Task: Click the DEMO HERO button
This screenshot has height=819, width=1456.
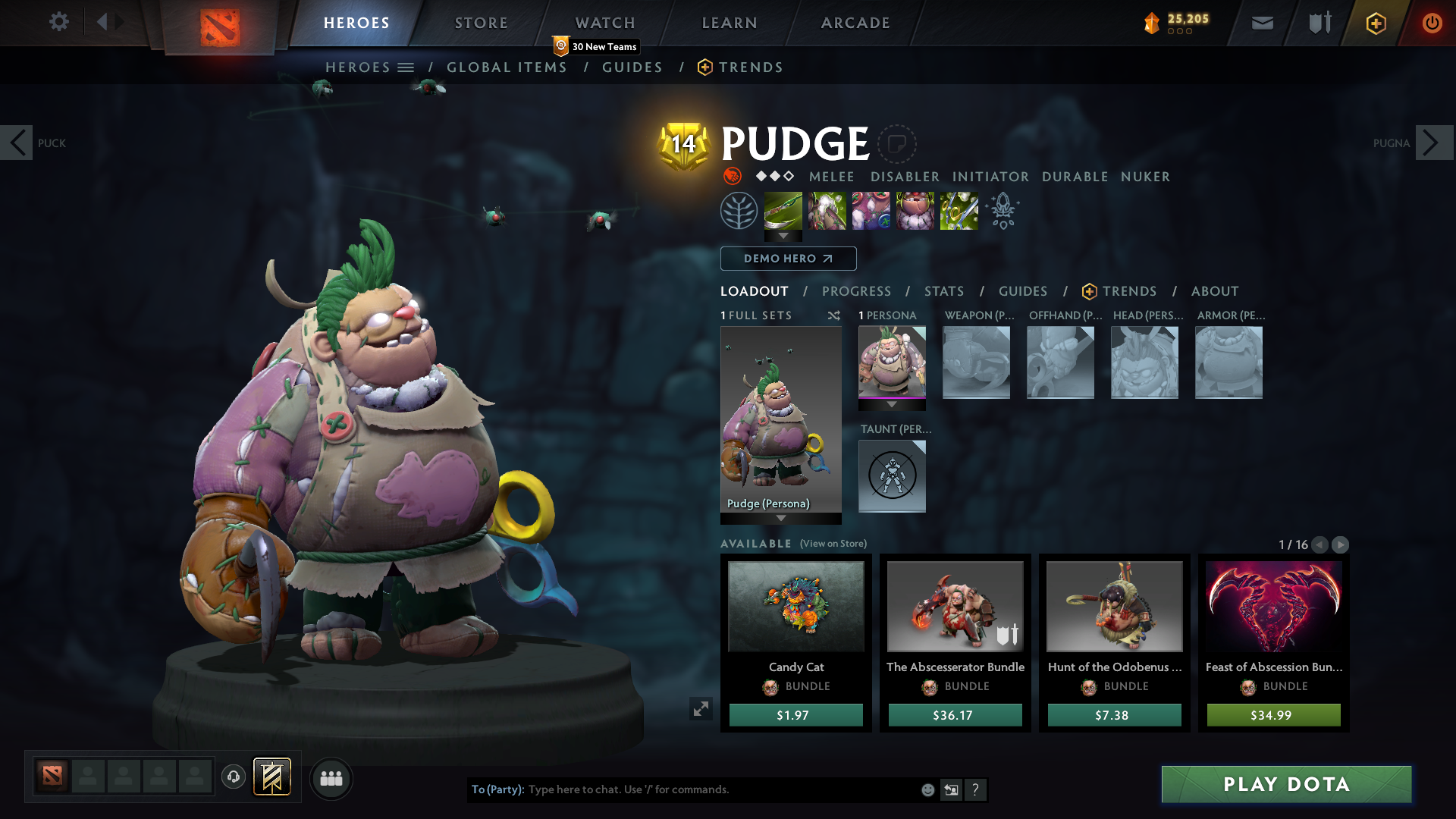Action: [x=788, y=259]
